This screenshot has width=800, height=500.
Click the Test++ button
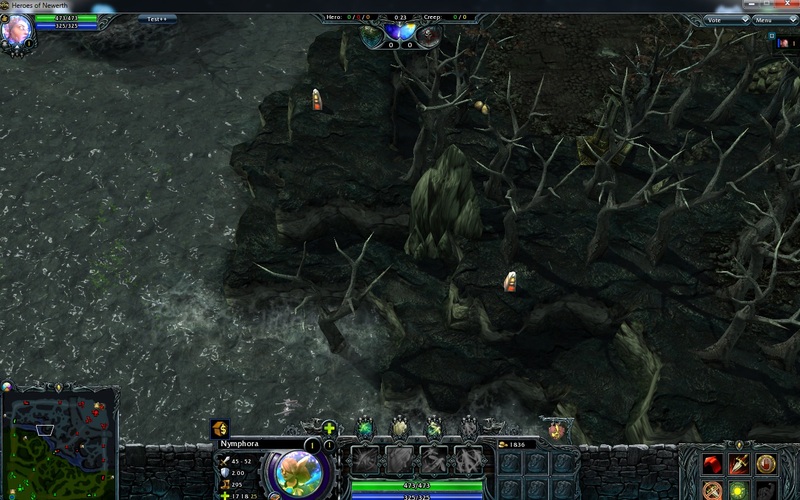[156, 19]
